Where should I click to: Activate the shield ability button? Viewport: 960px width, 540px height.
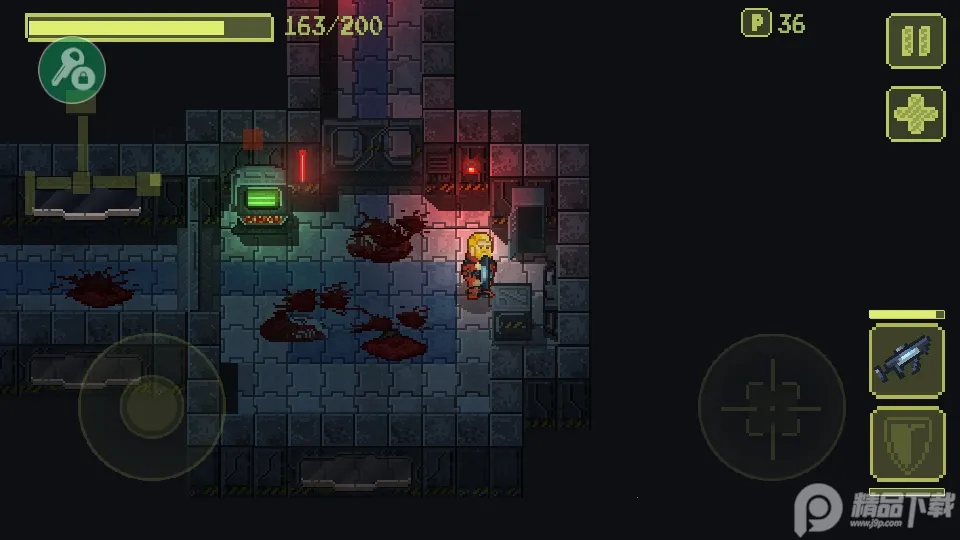pyautogui.click(x=906, y=444)
